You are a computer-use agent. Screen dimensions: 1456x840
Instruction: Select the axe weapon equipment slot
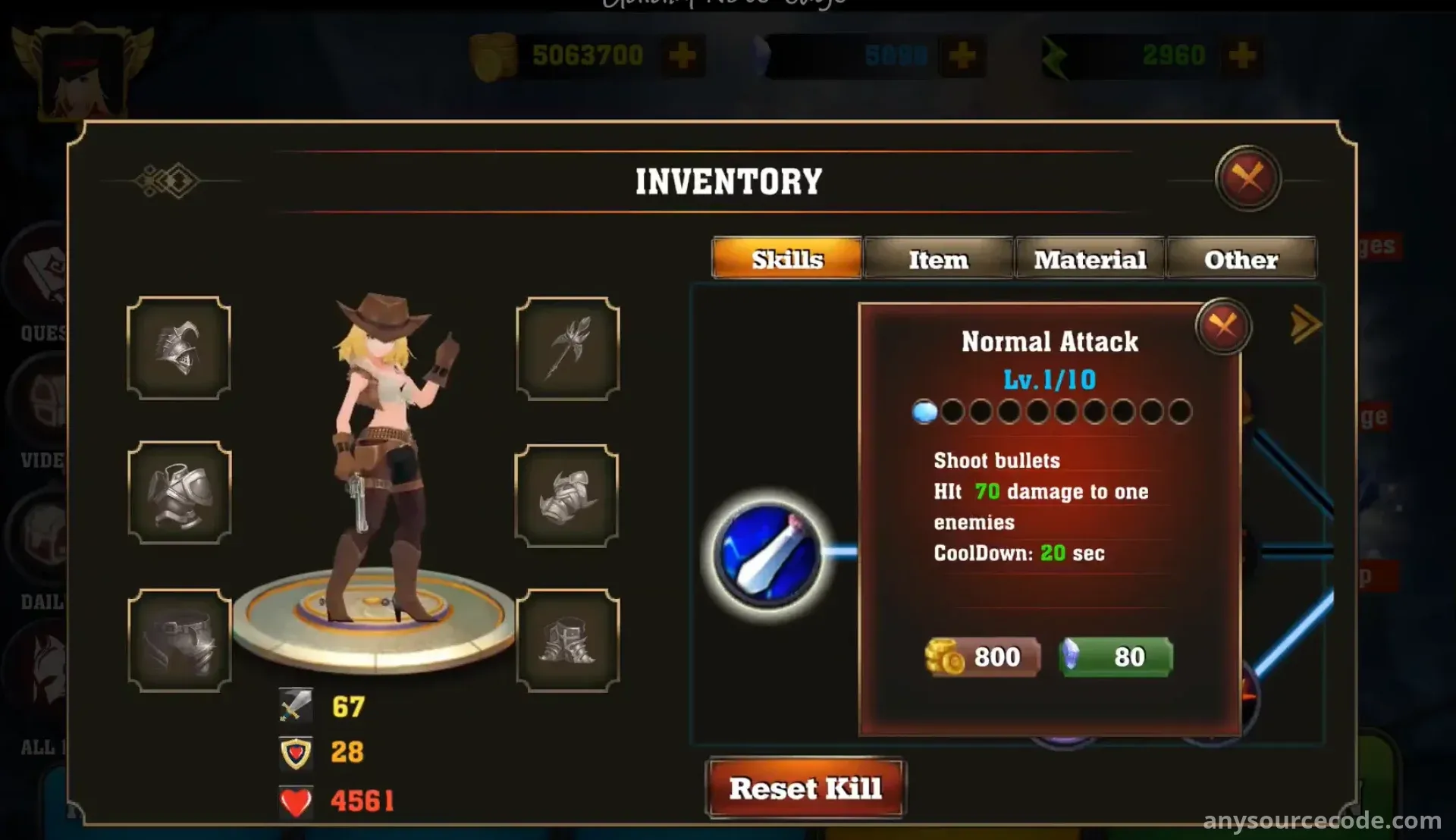click(x=568, y=349)
